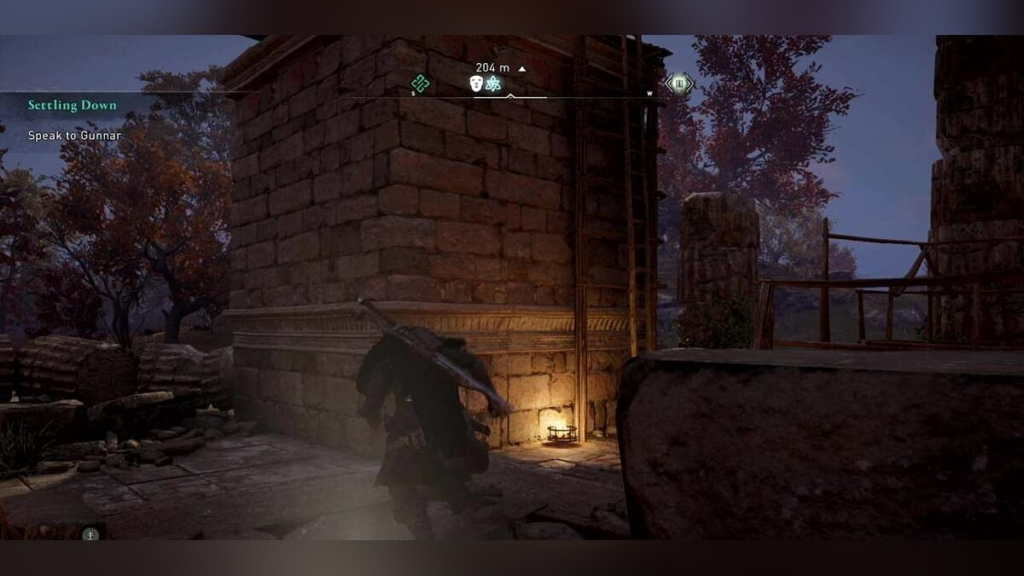Open the Settling Down quest tracker
Viewport: 1024px width, 576px height.
[72, 105]
